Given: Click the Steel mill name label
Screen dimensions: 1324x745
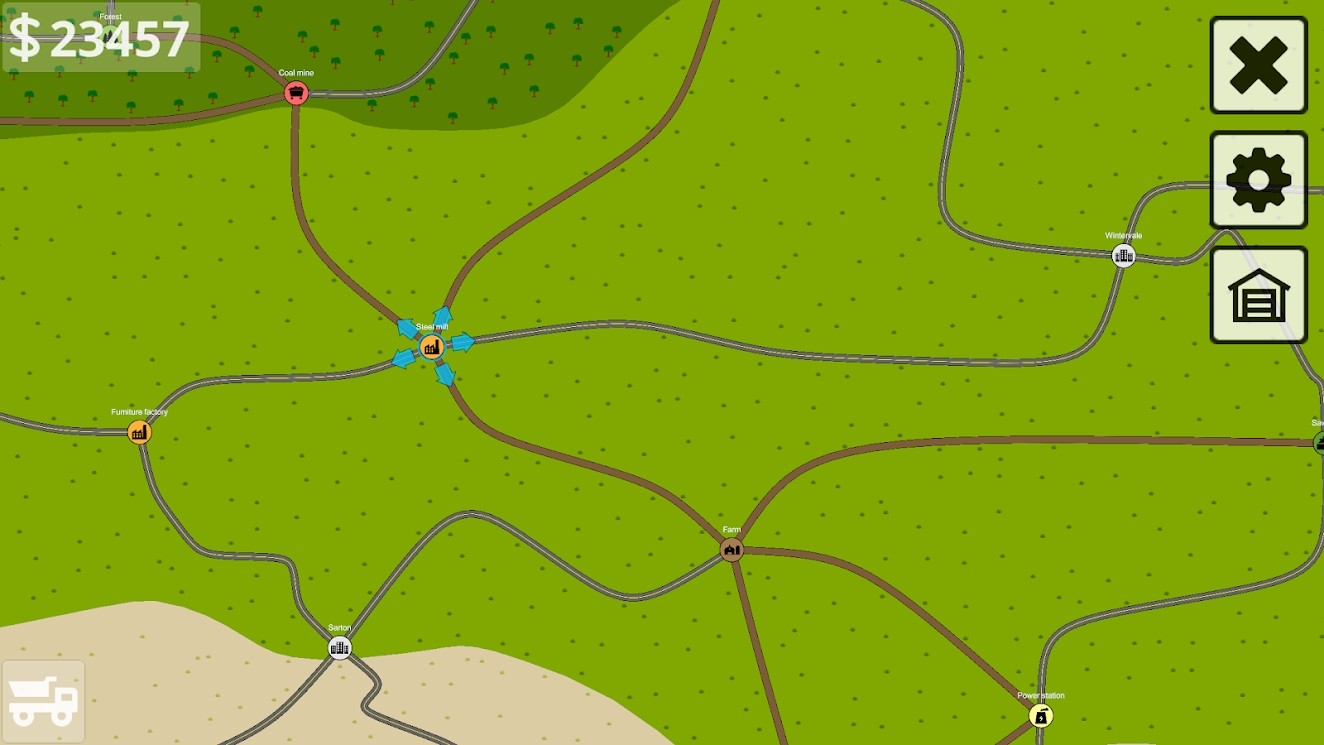Looking at the screenshot, I should click(432, 326).
